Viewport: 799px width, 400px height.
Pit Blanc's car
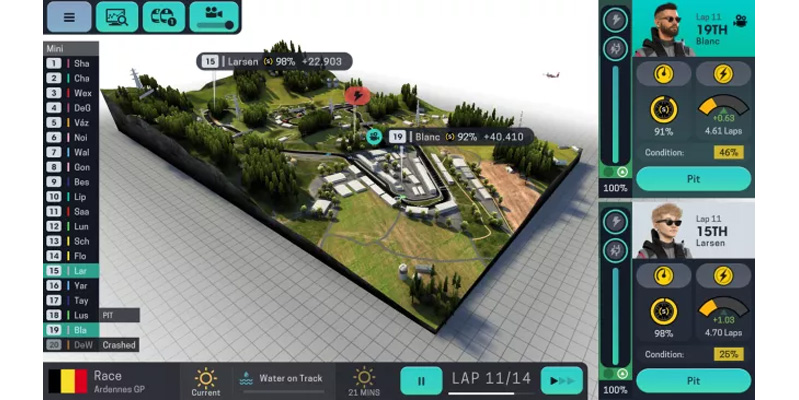coord(693,178)
